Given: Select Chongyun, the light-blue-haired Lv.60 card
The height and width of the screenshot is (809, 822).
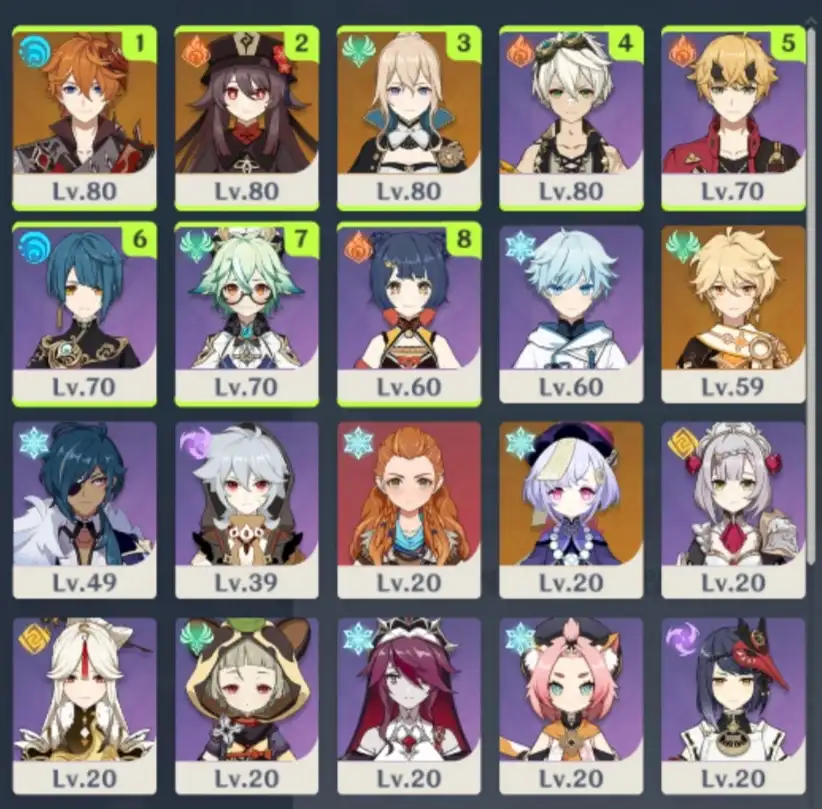Looking at the screenshot, I should click(571, 312).
